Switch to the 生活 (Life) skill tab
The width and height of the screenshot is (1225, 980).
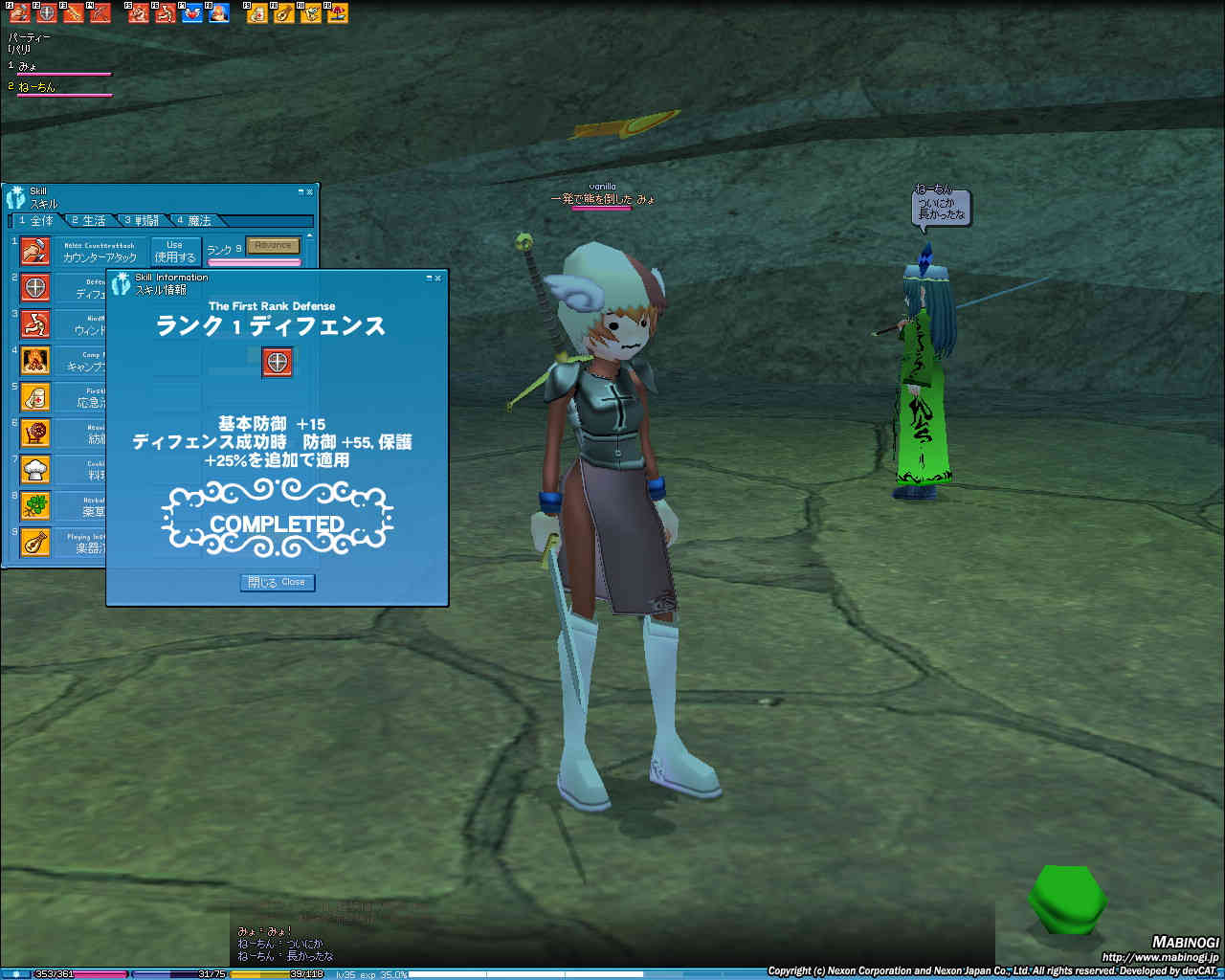point(89,221)
